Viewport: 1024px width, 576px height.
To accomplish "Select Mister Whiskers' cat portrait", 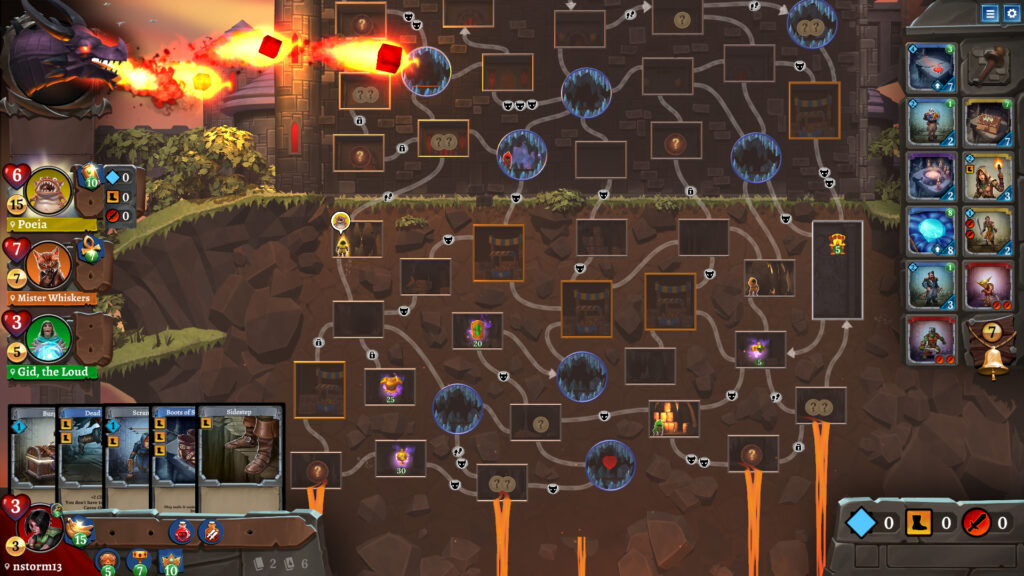I will click(48, 264).
